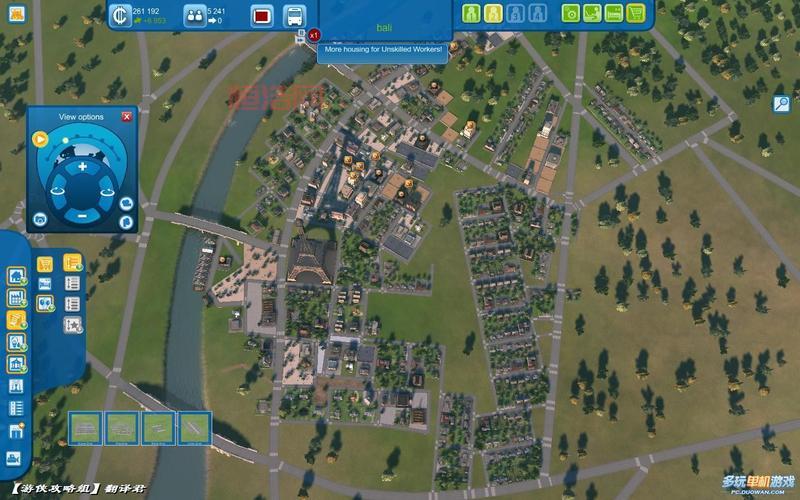800x500 pixels.
Task: Click the 'More housing for Unskilled Workers!' notification
Action: [x=384, y=48]
